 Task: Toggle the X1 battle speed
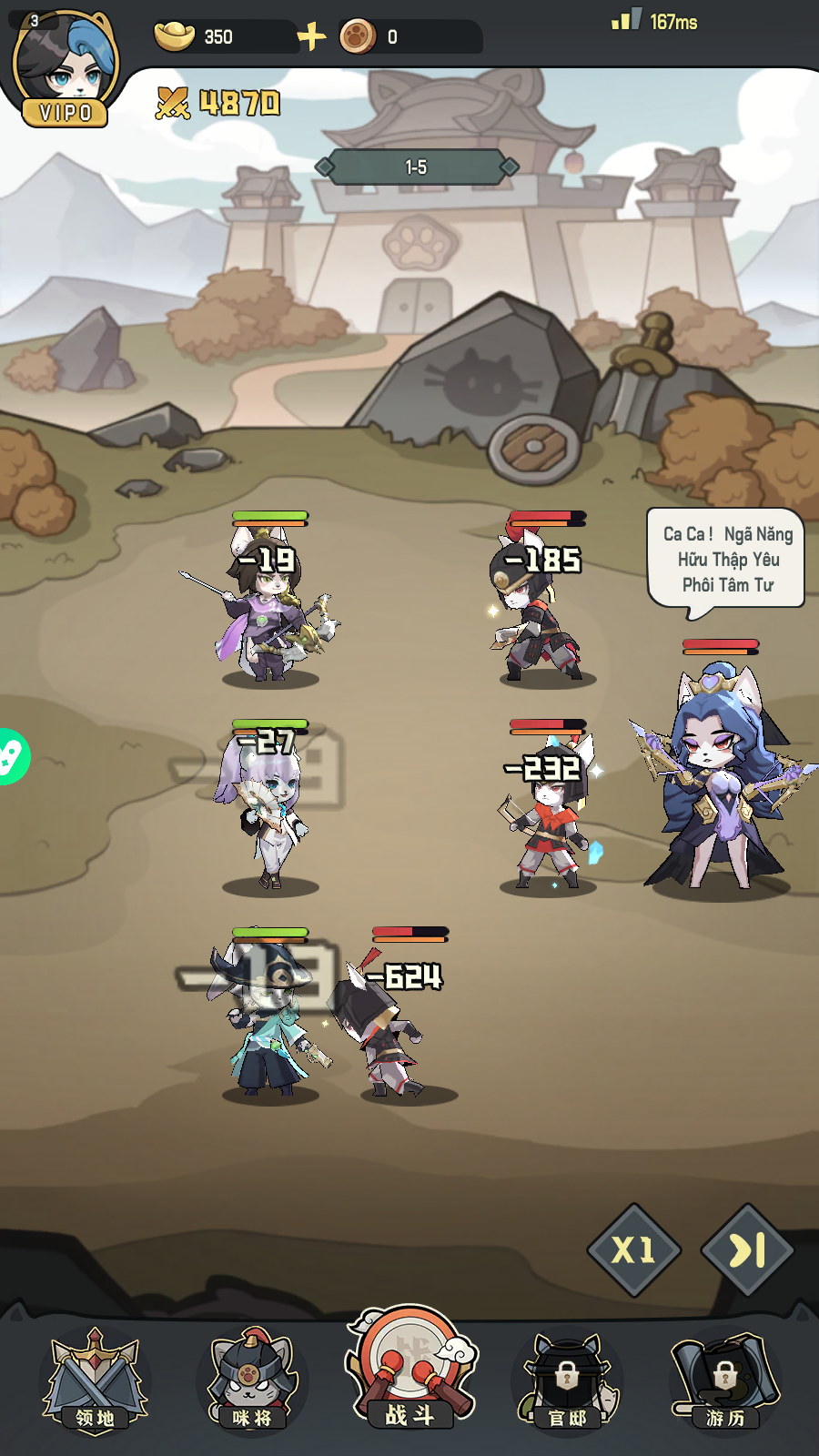[x=633, y=1250]
